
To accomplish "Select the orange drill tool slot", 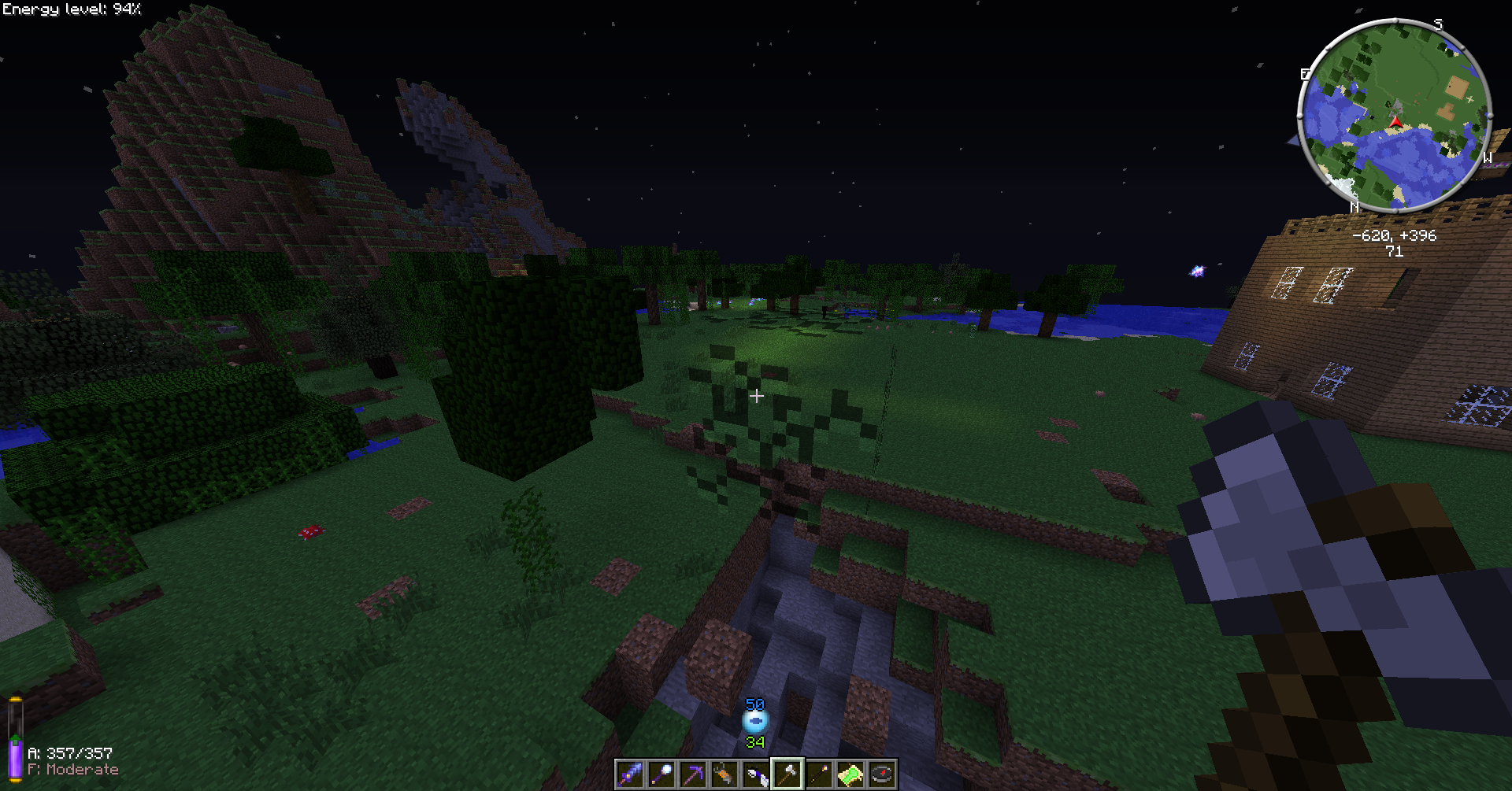I will [x=724, y=774].
